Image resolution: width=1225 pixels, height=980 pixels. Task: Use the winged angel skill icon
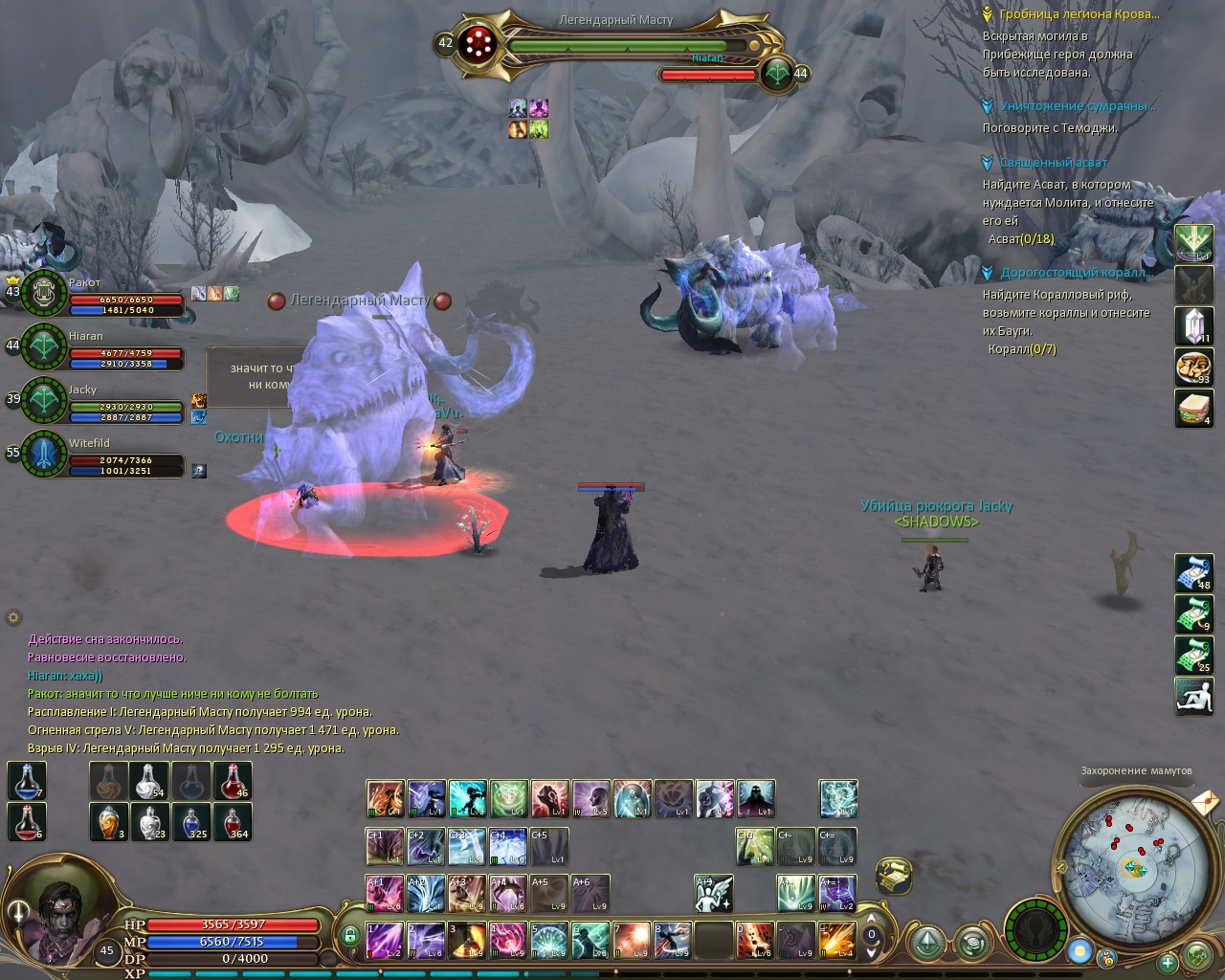[714, 893]
